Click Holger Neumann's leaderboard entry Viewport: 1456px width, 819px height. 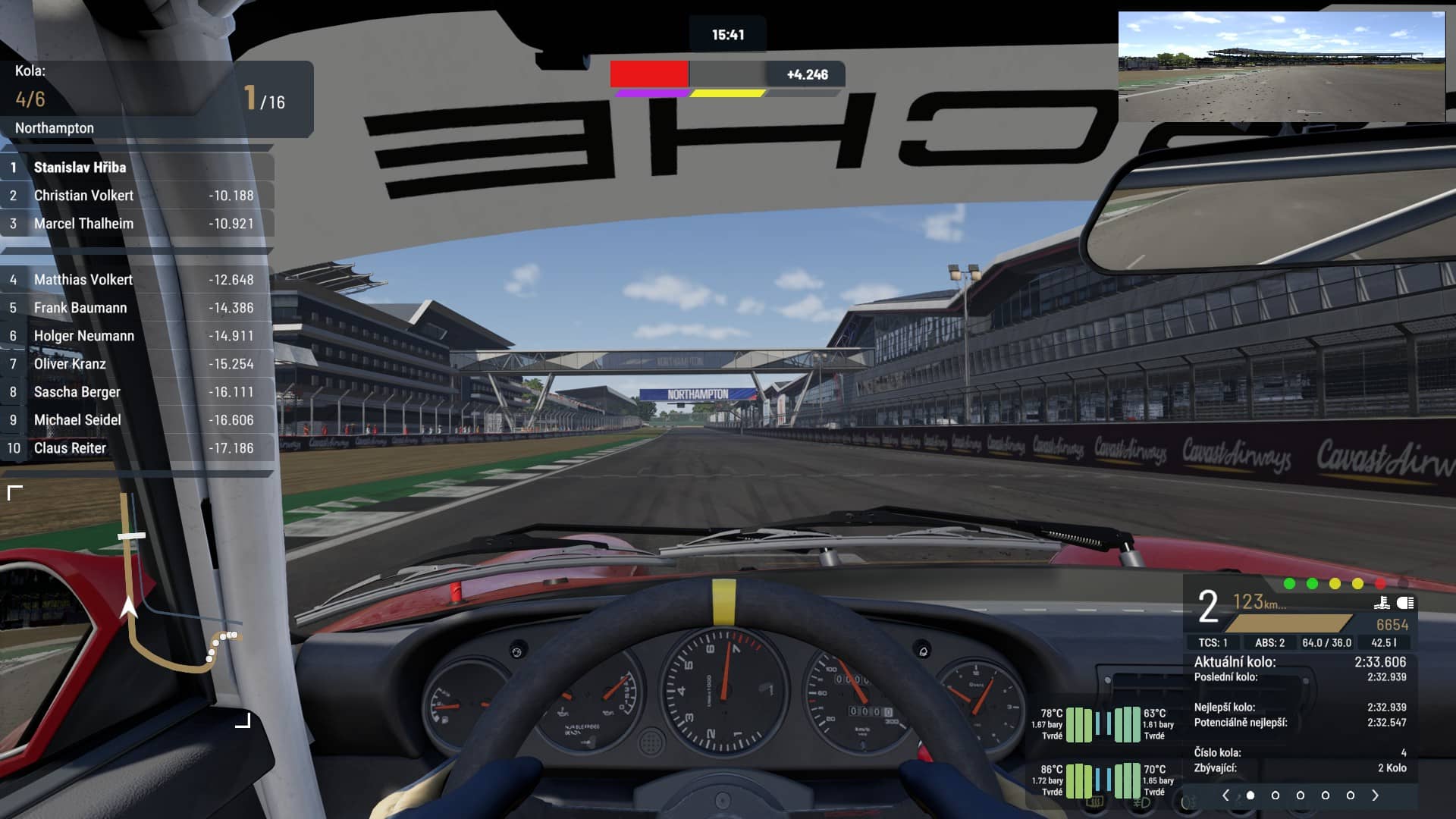[136, 336]
